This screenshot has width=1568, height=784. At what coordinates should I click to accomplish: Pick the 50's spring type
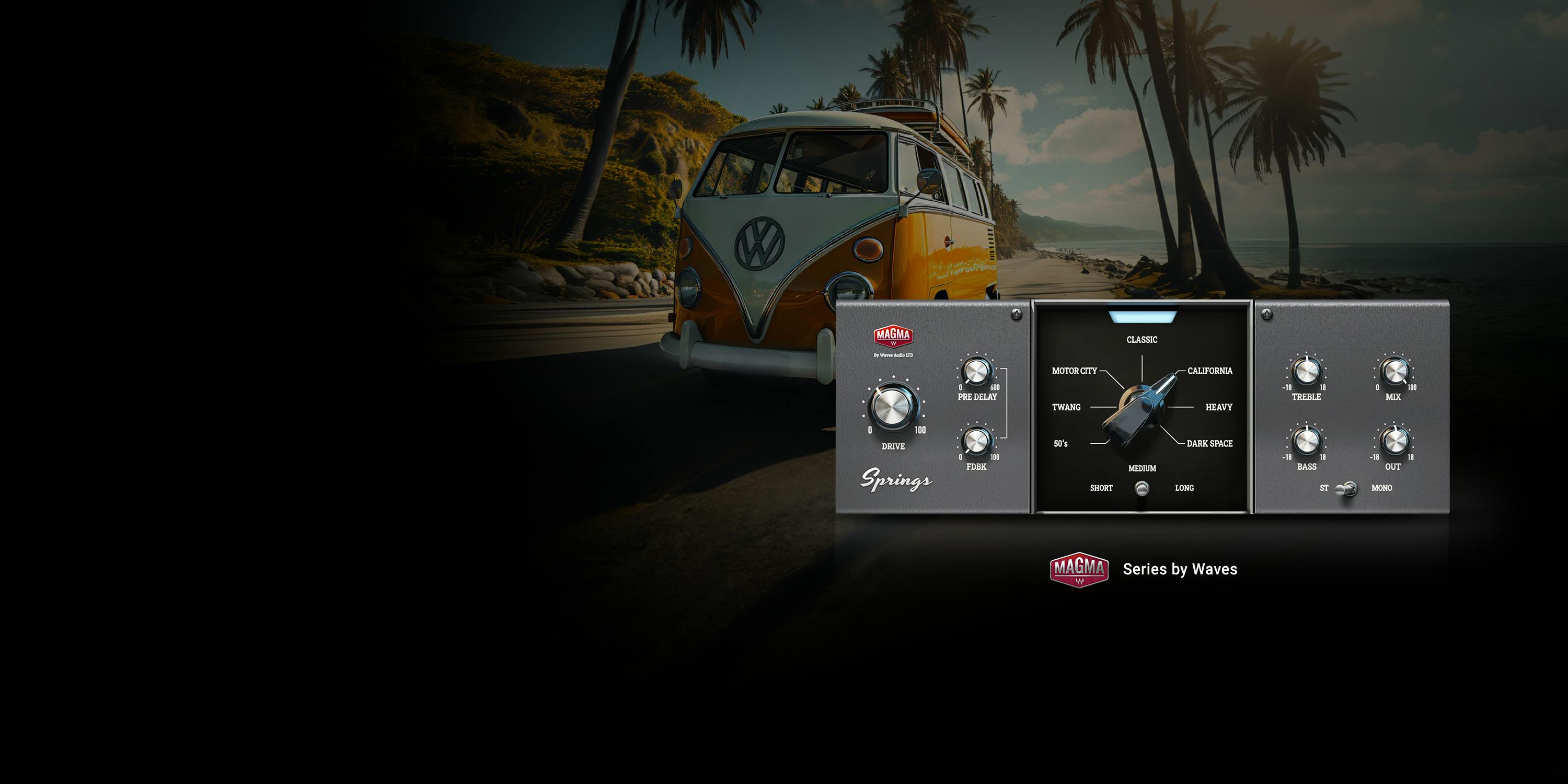(1061, 444)
